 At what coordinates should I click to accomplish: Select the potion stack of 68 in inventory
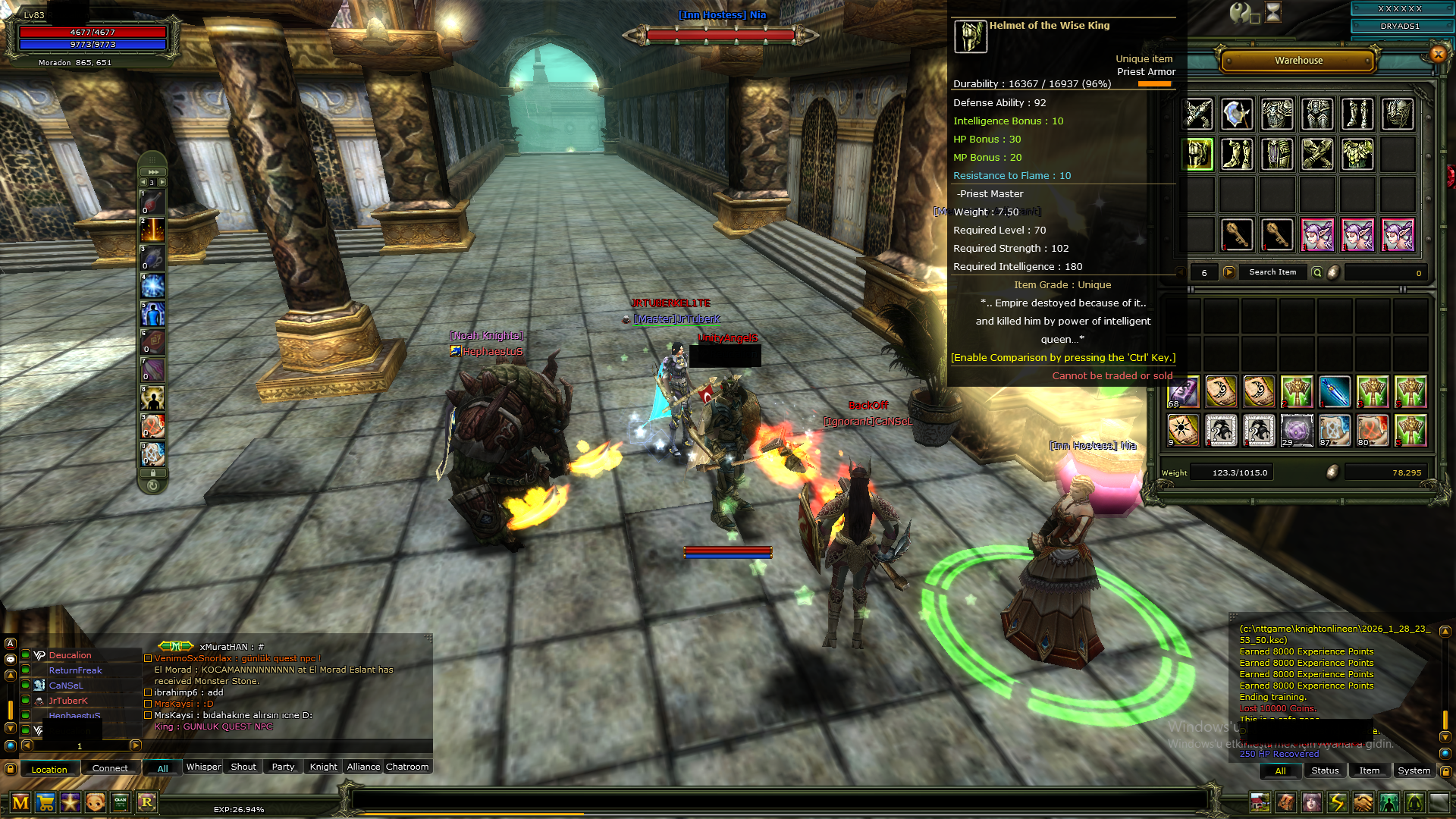1183,392
